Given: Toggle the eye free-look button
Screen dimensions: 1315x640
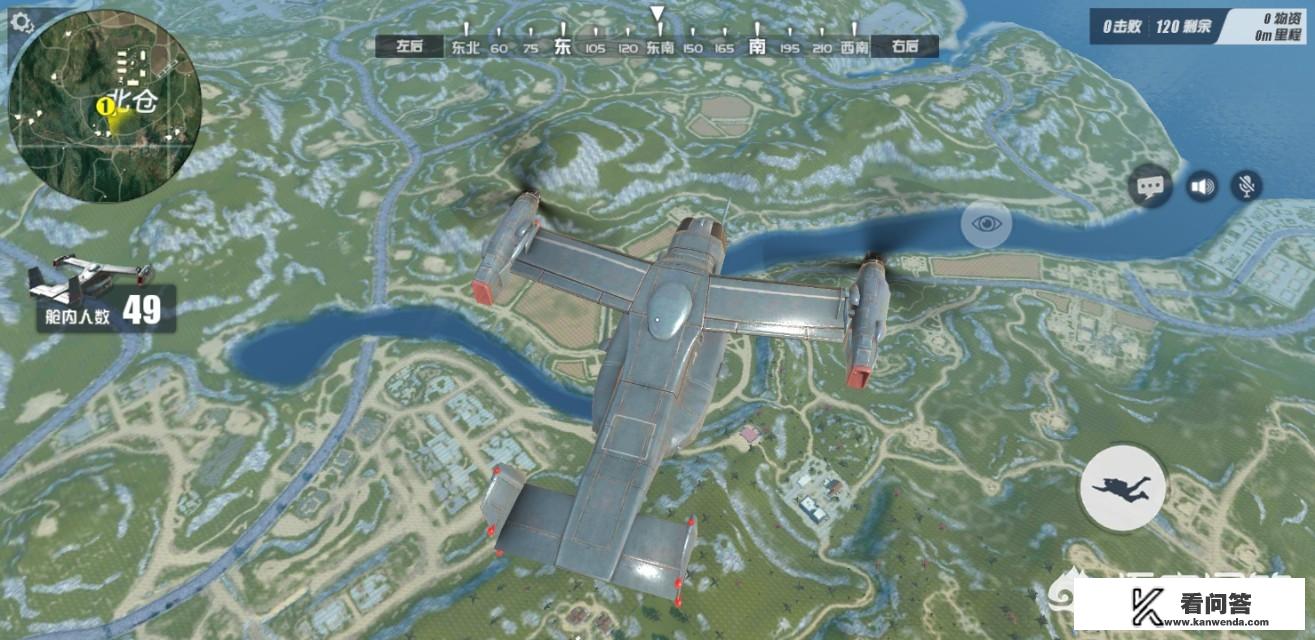Looking at the screenshot, I should 986,222.
